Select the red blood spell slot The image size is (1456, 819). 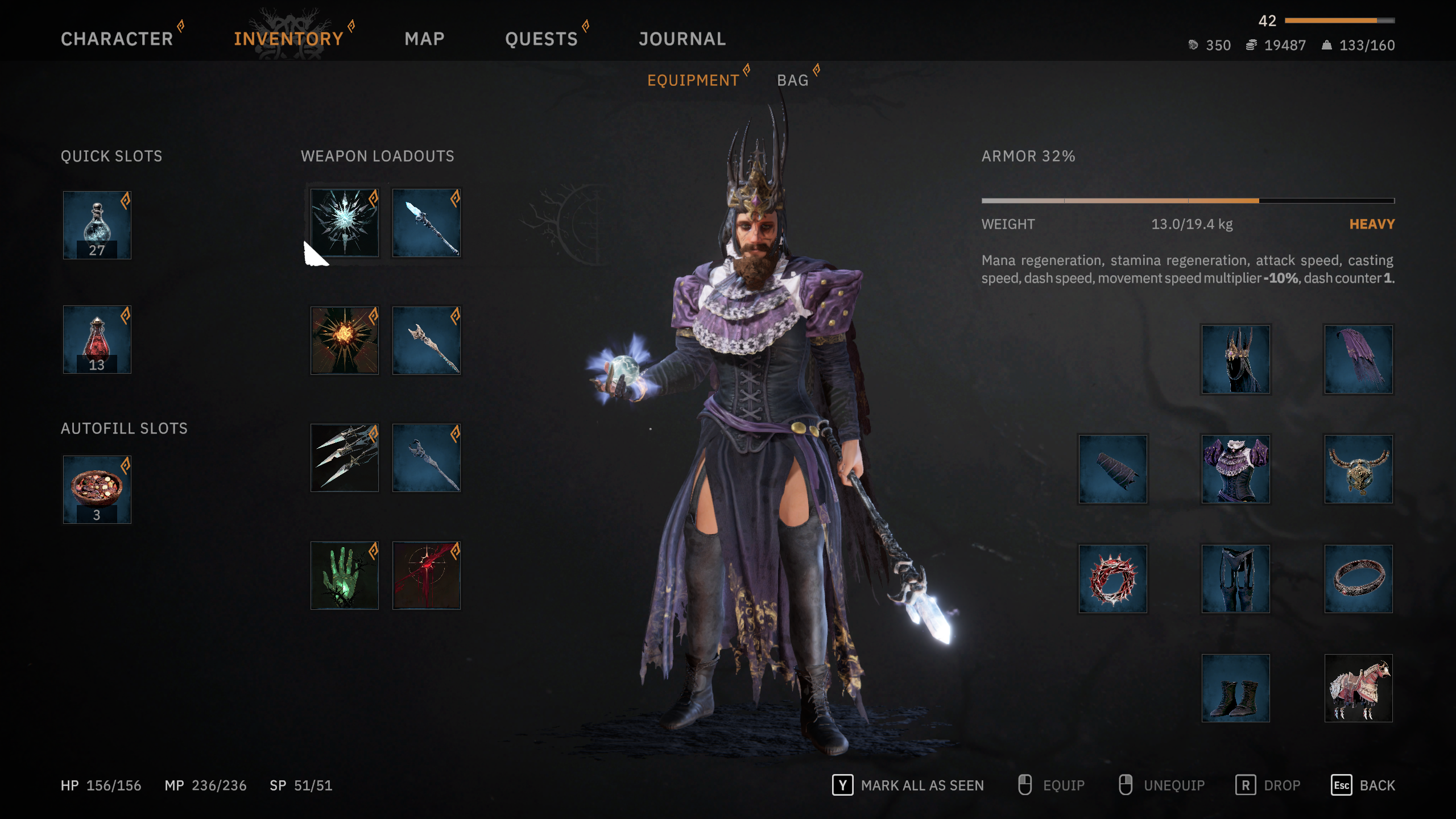(x=426, y=575)
